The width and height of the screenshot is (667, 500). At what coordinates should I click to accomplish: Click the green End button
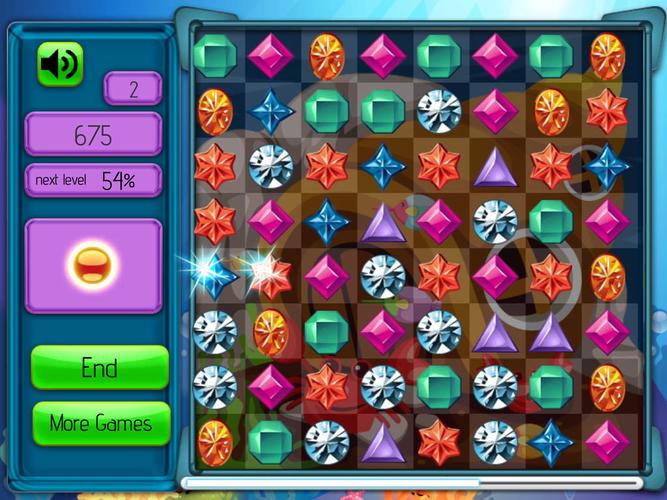(99, 367)
